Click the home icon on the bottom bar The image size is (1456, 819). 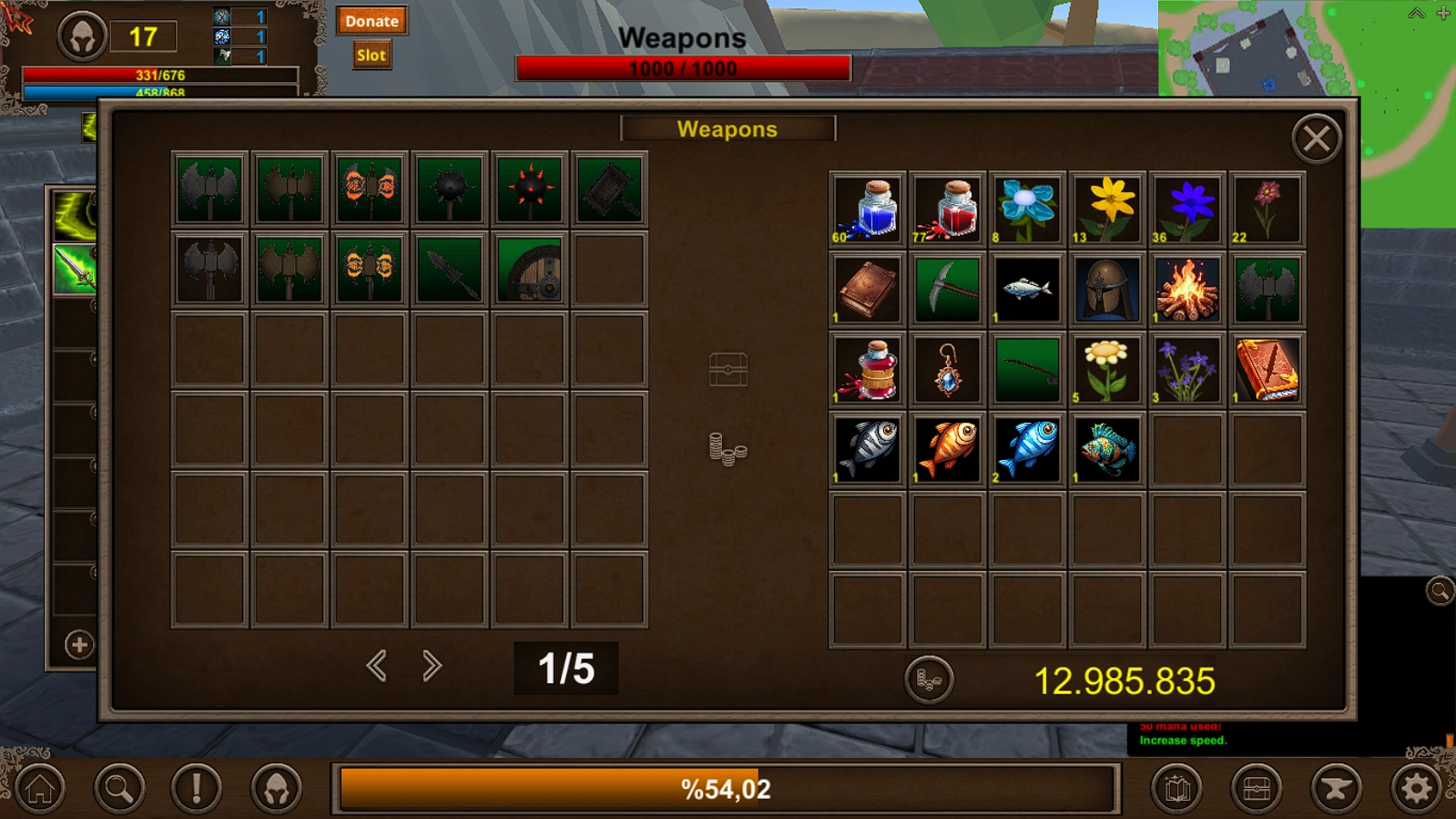40,789
